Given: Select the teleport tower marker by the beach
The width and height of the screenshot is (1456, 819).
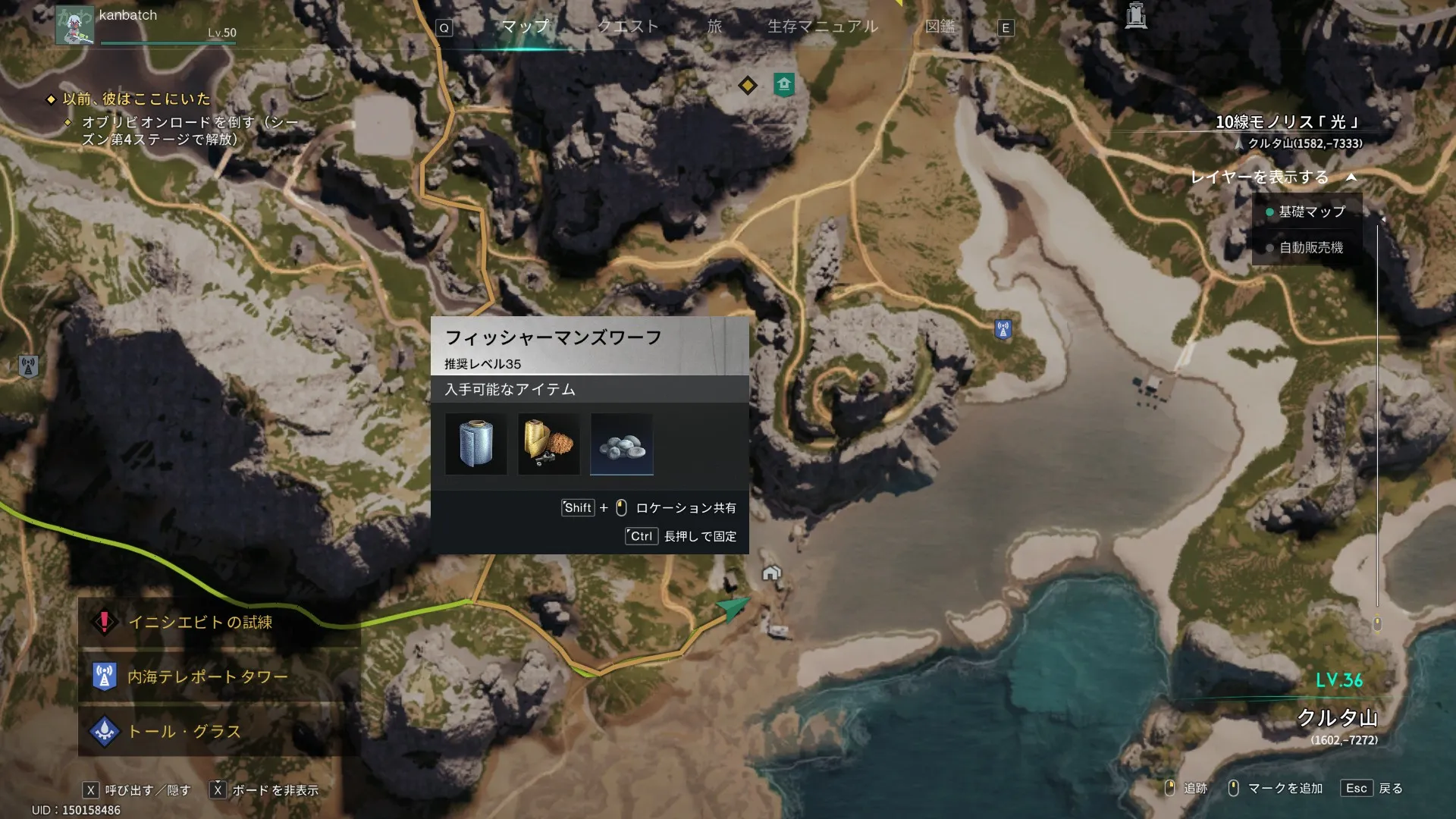Looking at the screenshot, I should pos(1003,329).
